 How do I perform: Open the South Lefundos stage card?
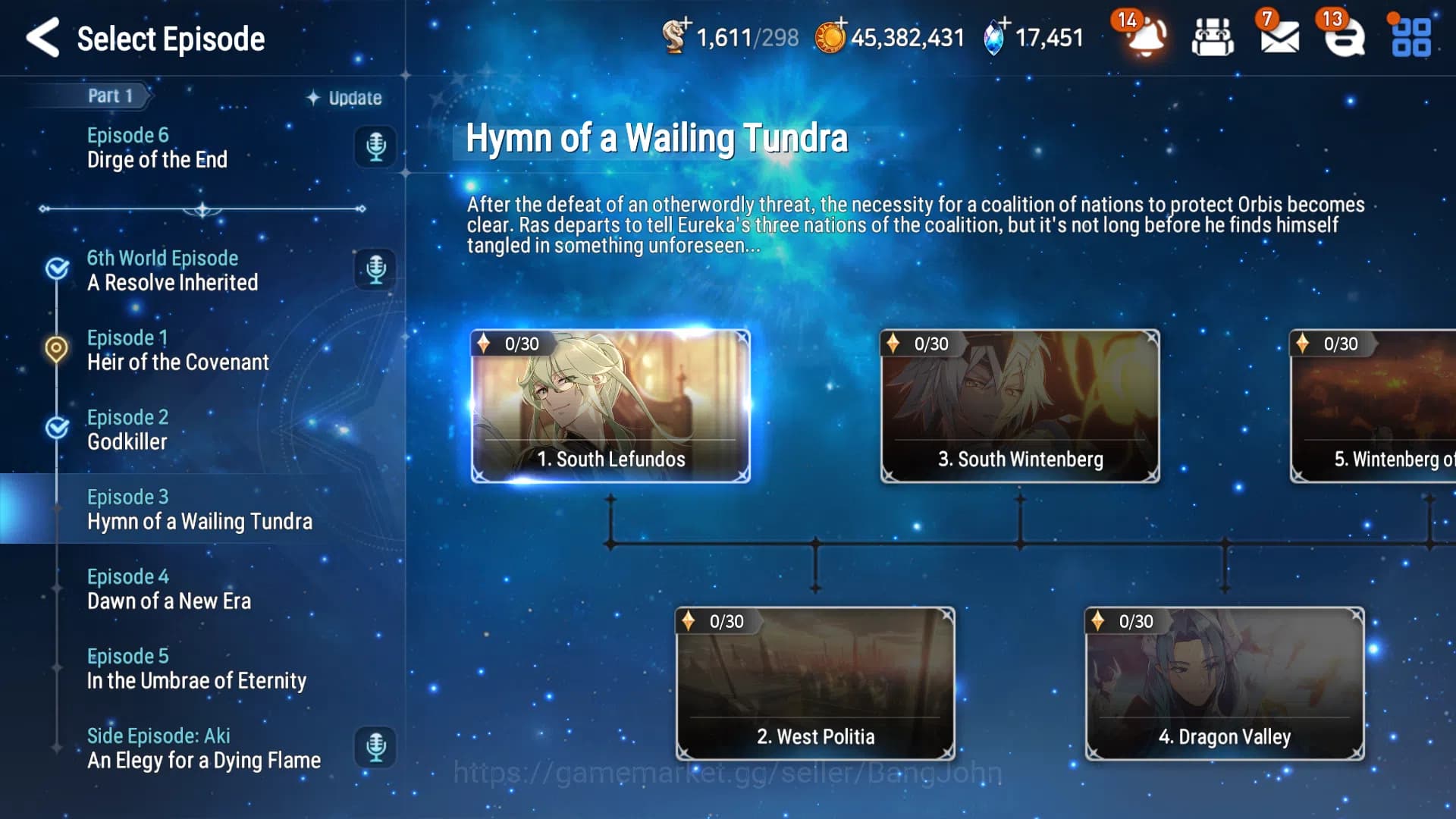tap(611, 406)
